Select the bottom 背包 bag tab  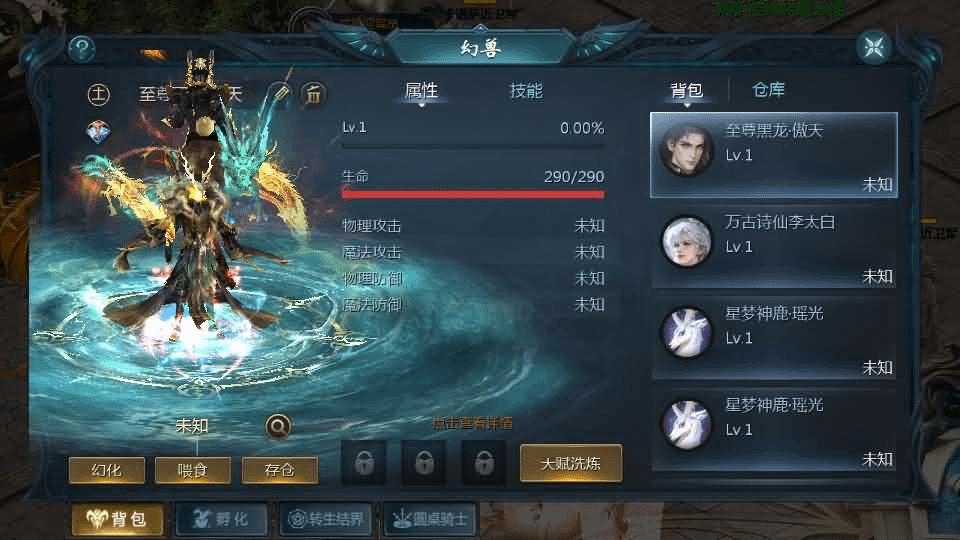117,519
